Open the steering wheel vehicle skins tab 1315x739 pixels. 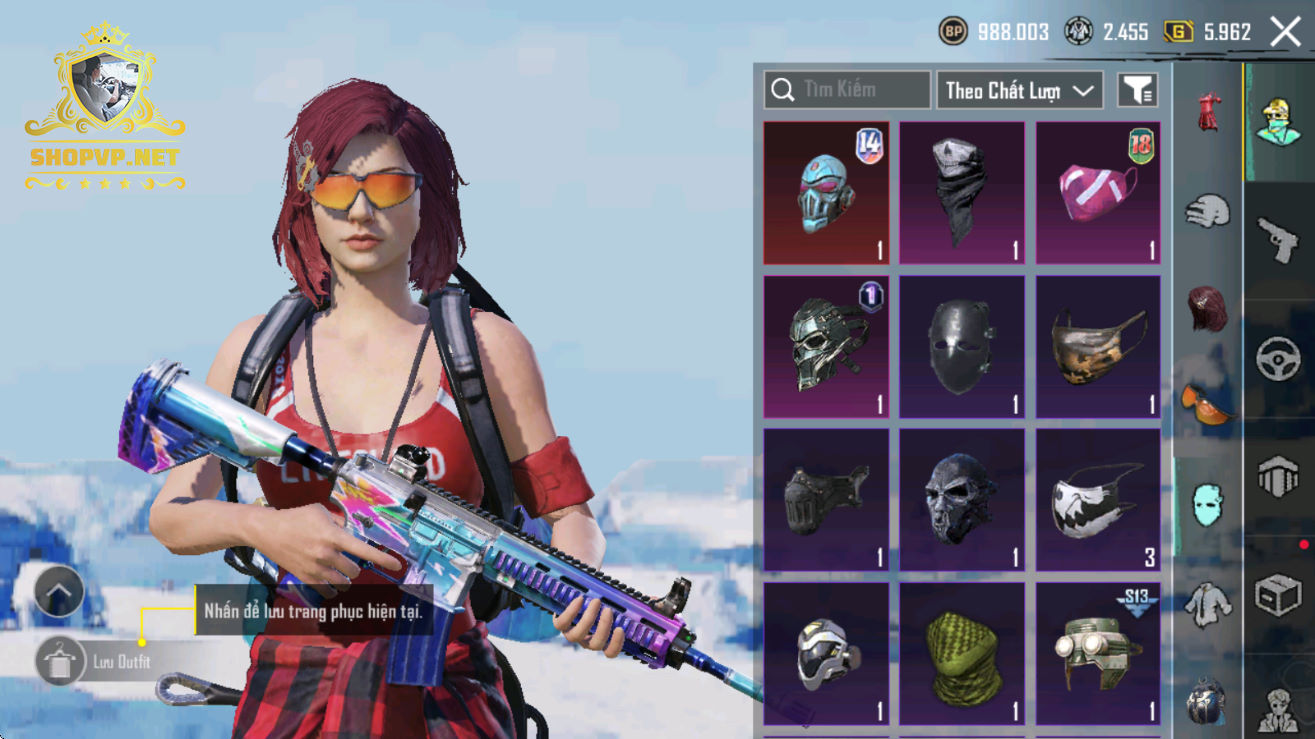pyautogui.click(x=1279, y=360)
